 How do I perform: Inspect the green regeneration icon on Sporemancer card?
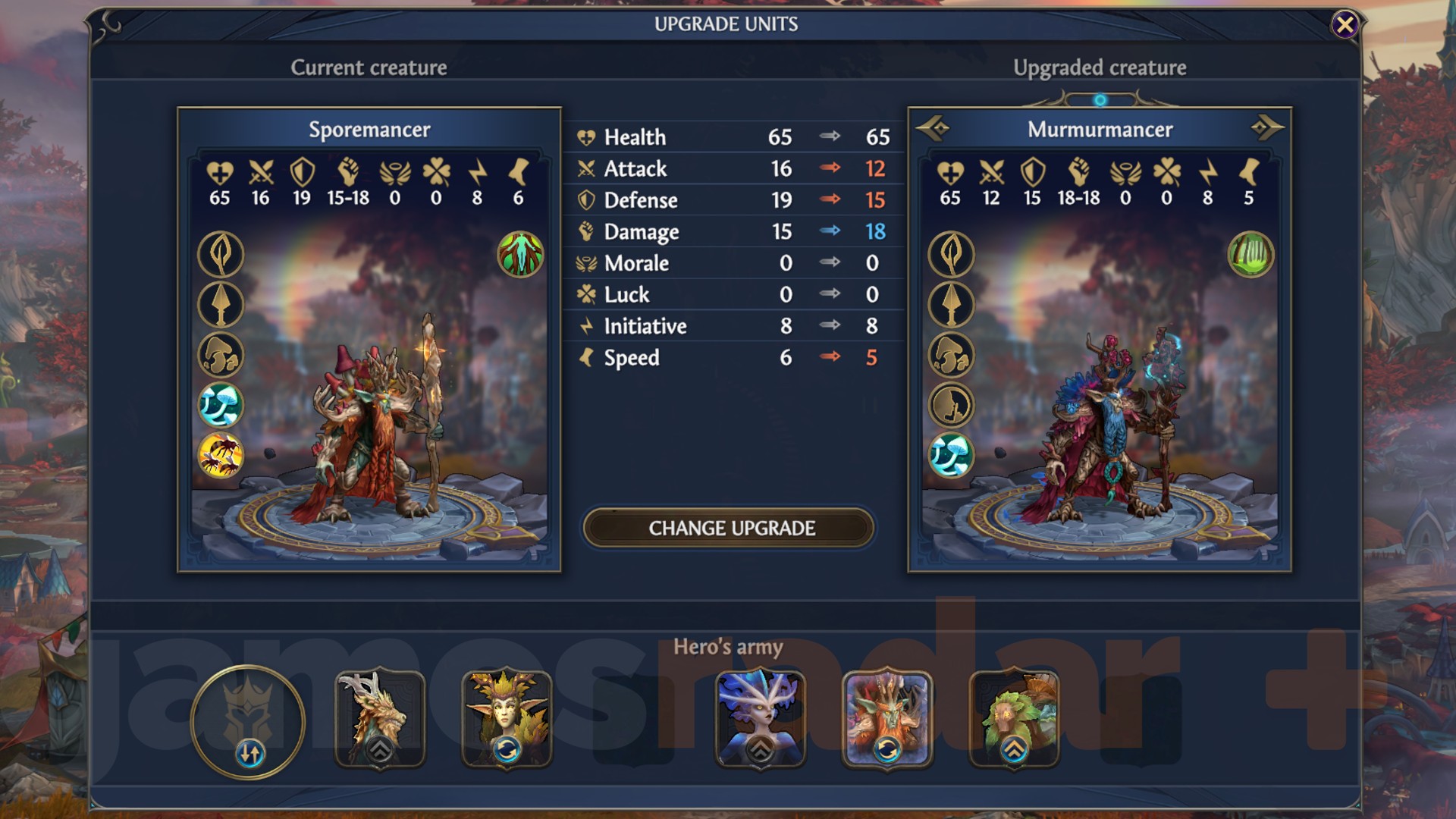coord(520,253)
